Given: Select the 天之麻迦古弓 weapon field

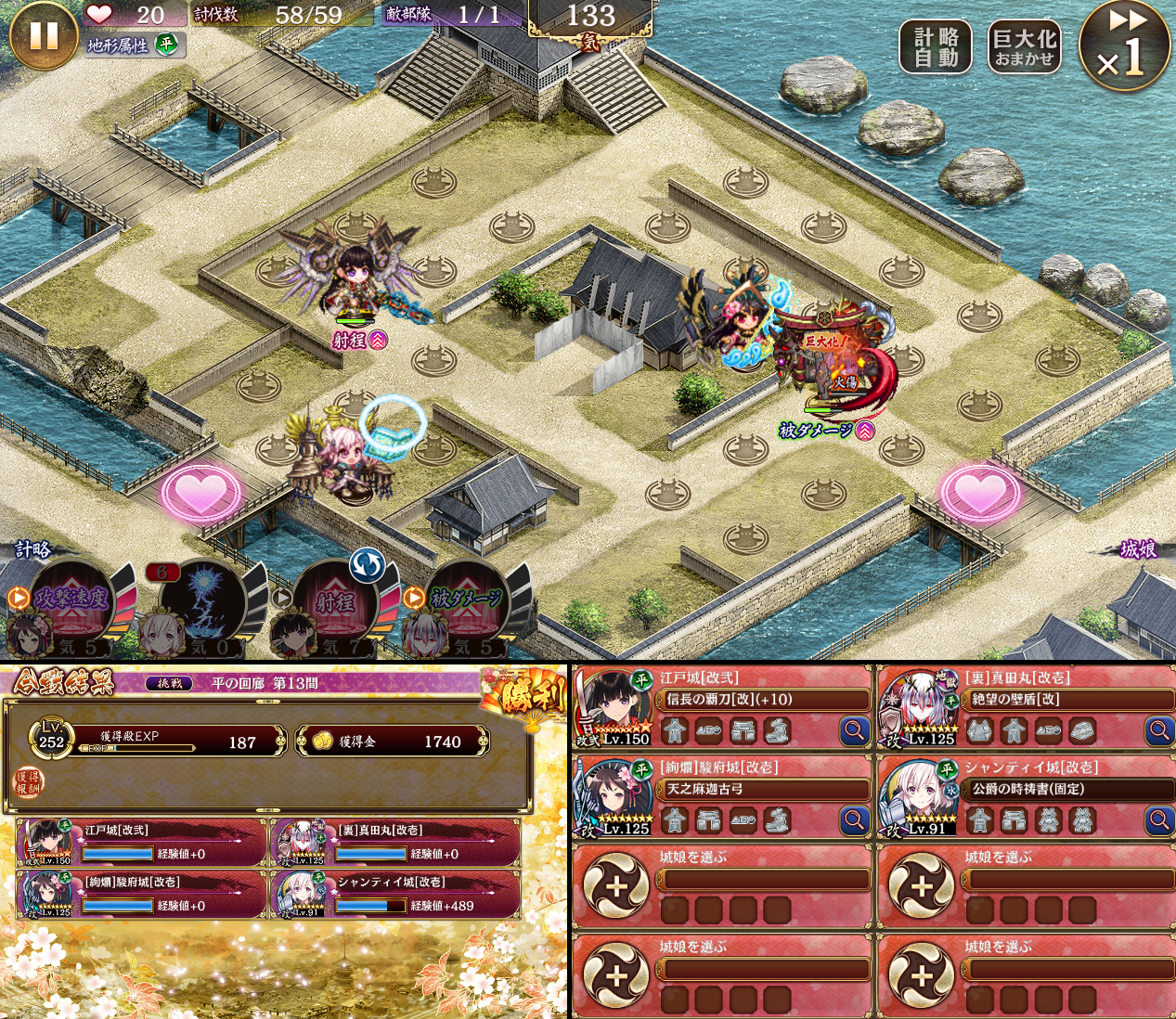Looking at the screenshot, I should [x=763, y=789].
